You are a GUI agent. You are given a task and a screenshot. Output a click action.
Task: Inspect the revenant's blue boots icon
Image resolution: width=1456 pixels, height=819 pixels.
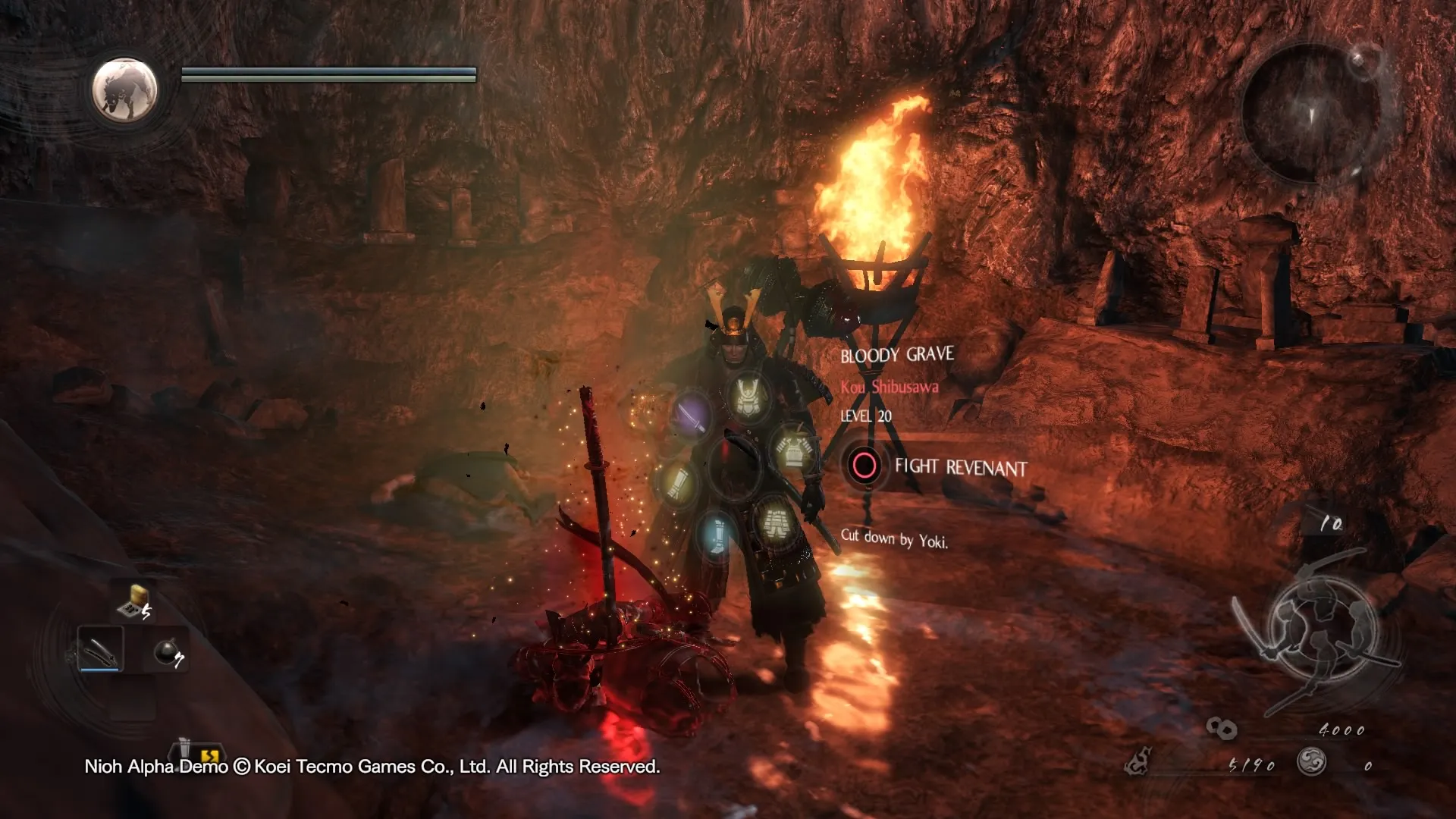[x=717, y=534]
